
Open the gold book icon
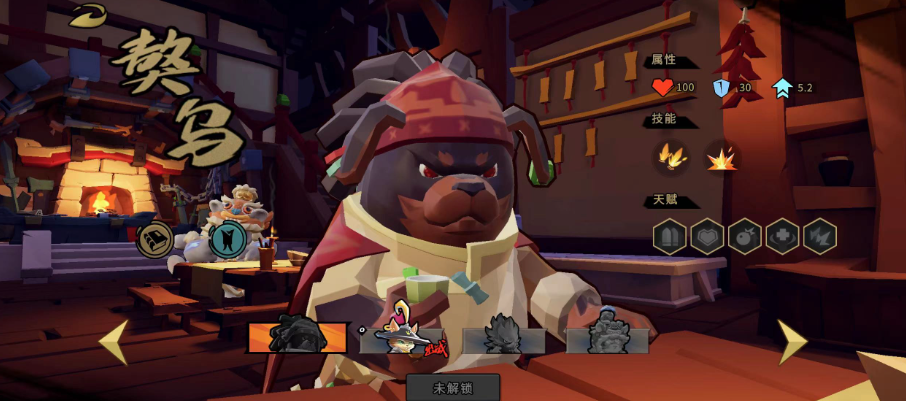154,240
